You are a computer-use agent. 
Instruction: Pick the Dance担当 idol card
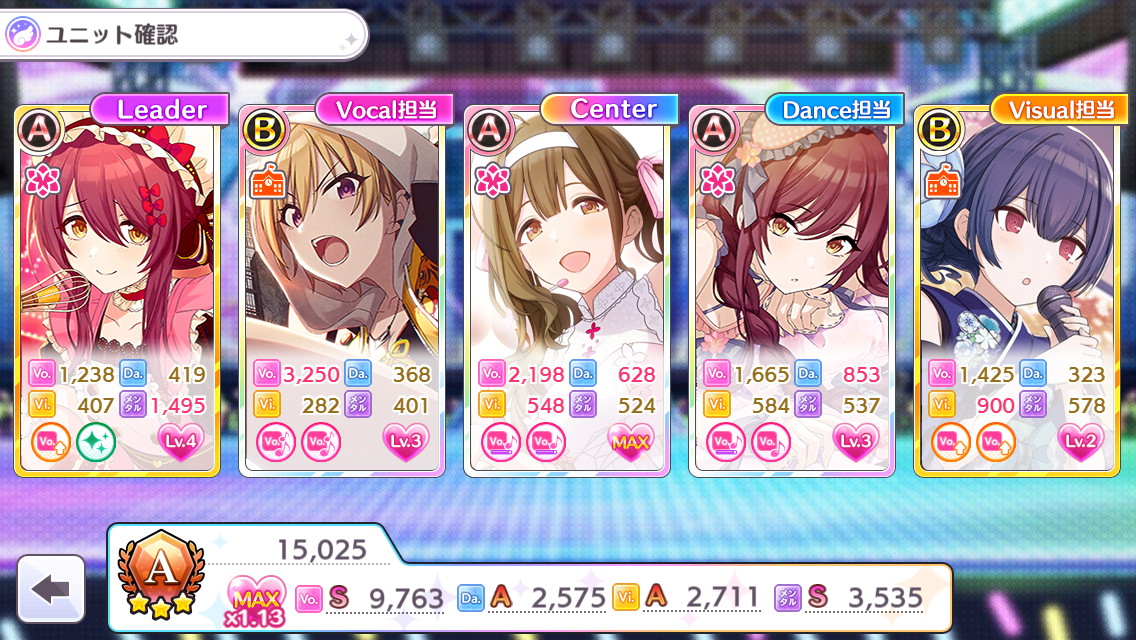tap(792, 260)
